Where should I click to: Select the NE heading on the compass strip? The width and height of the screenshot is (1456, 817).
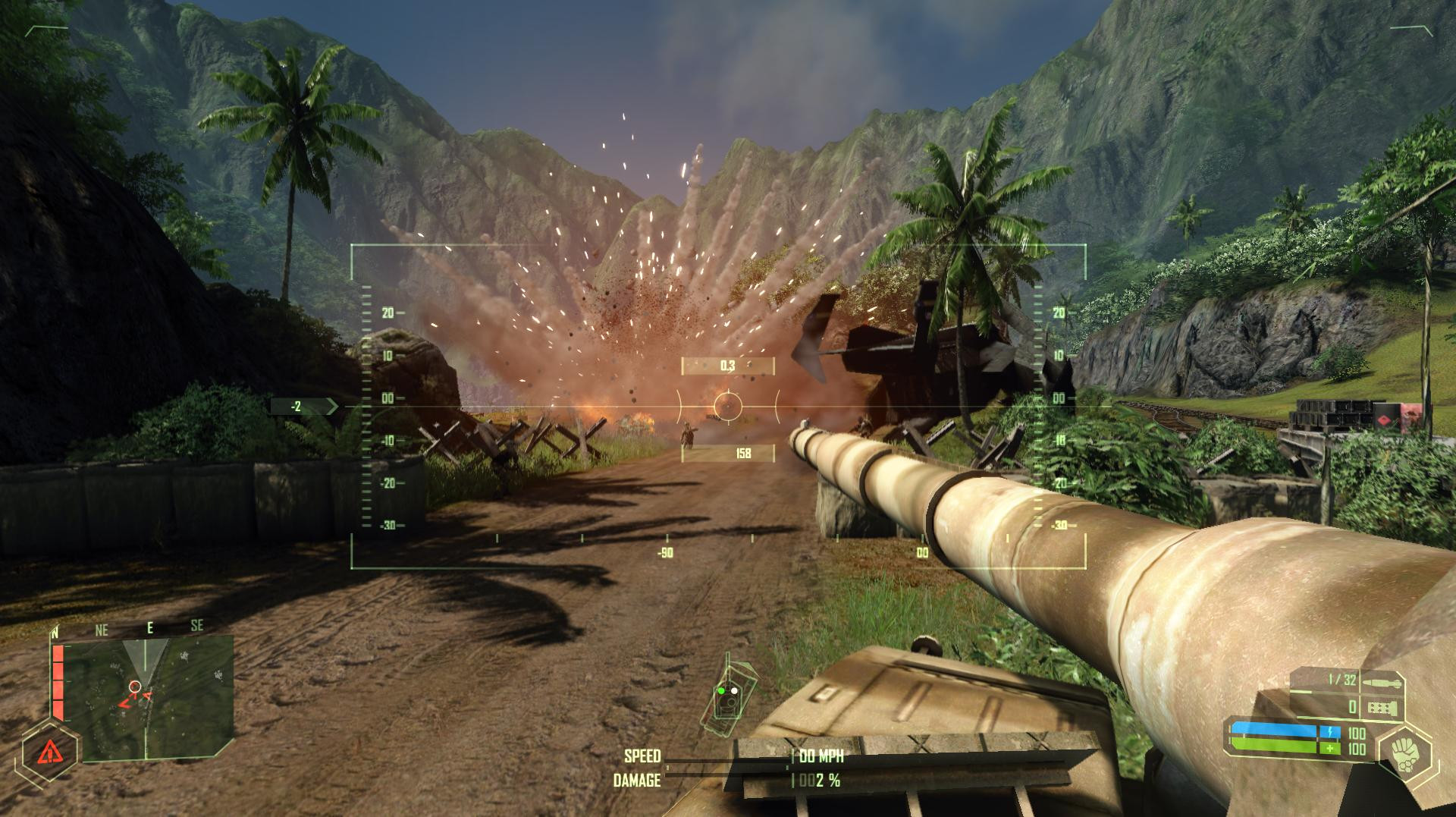pos(102,628)
